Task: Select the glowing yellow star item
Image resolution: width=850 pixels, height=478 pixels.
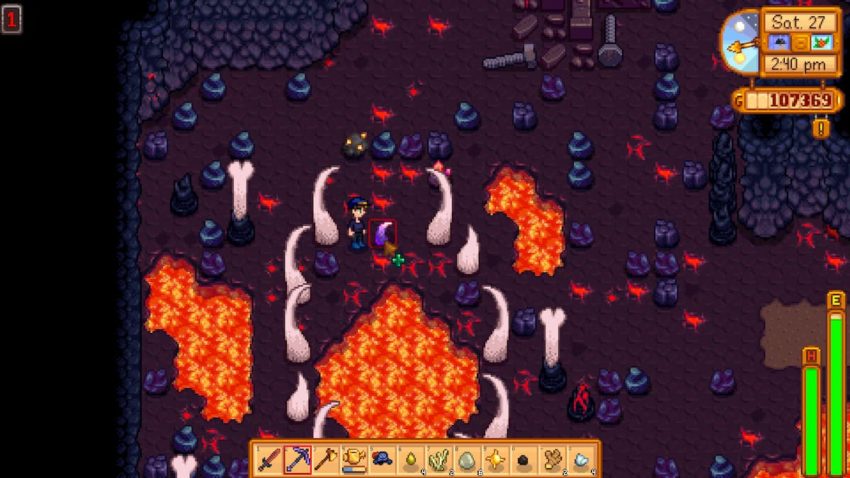Action: [x=496, y=459]
